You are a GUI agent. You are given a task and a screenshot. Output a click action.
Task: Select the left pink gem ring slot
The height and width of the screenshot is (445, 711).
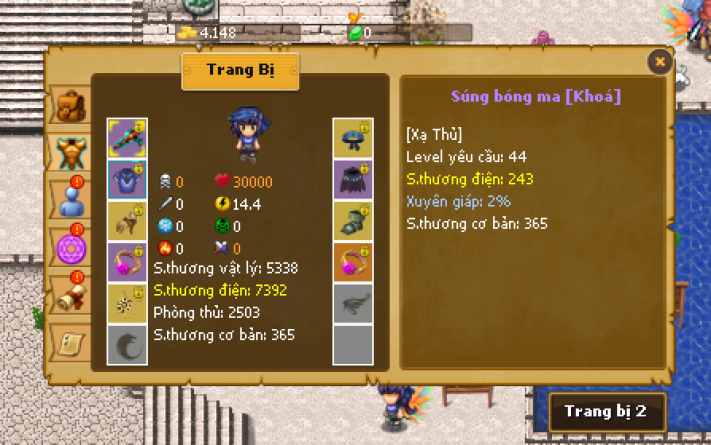[127, 262]
